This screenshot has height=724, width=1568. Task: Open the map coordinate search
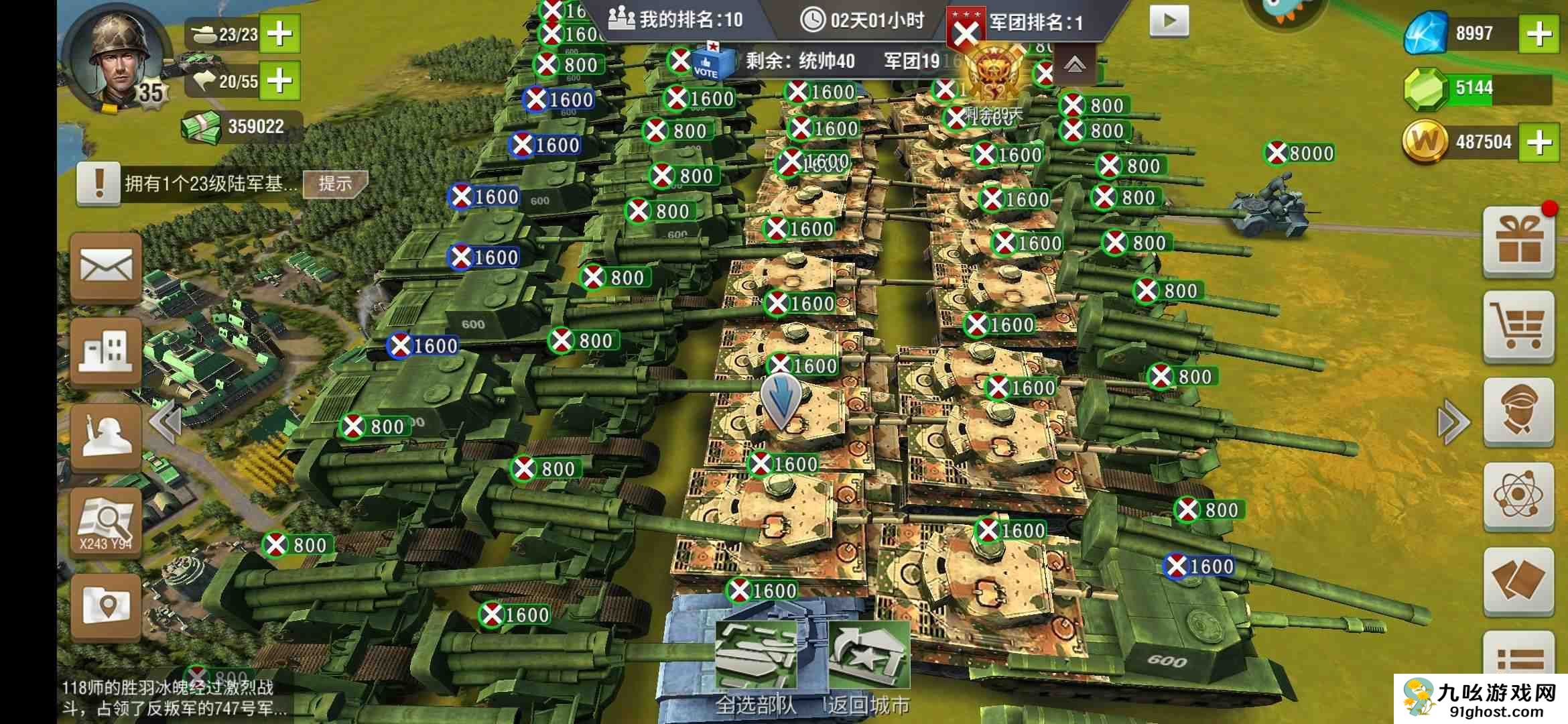(106, 522)
